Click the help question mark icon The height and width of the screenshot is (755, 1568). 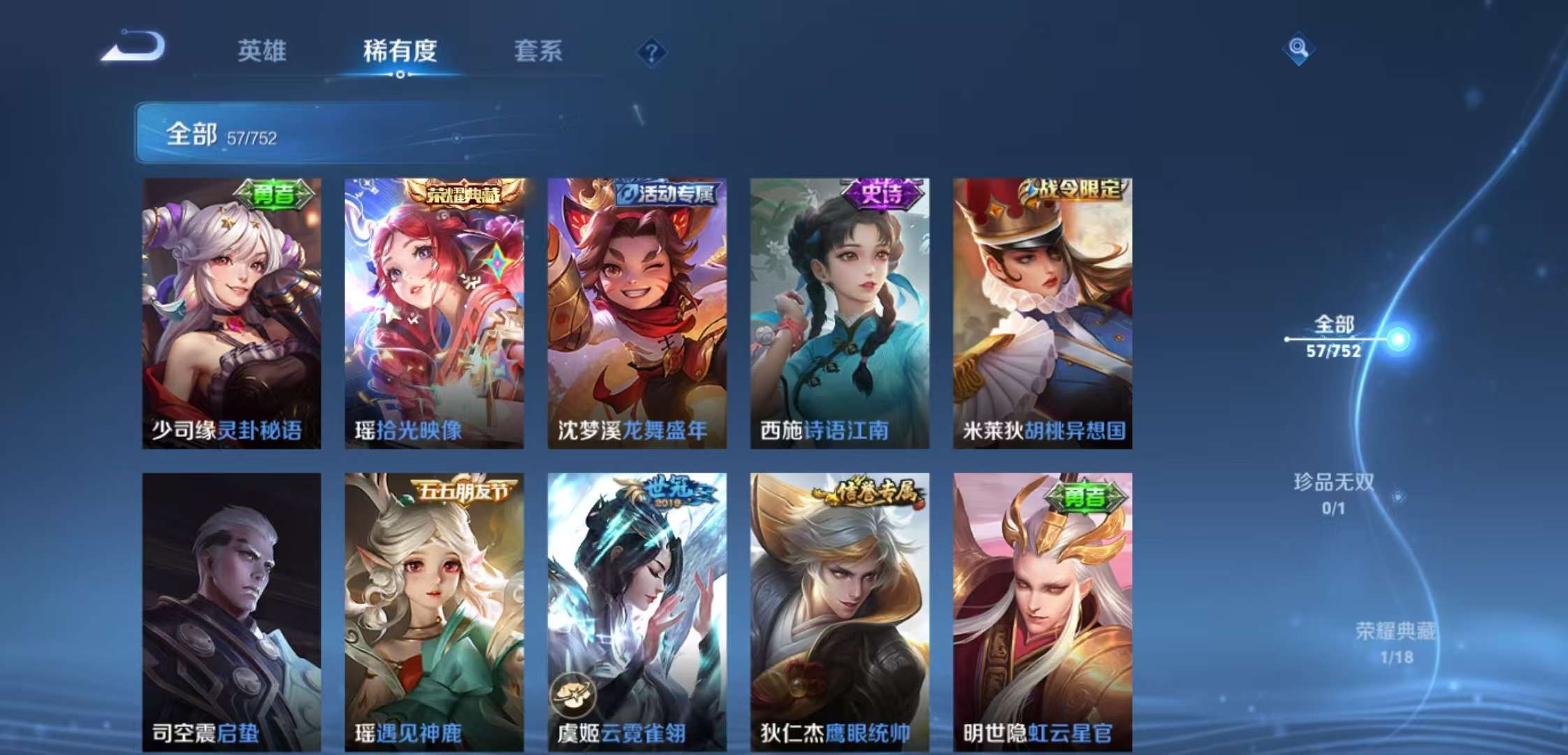pos(651,50)
